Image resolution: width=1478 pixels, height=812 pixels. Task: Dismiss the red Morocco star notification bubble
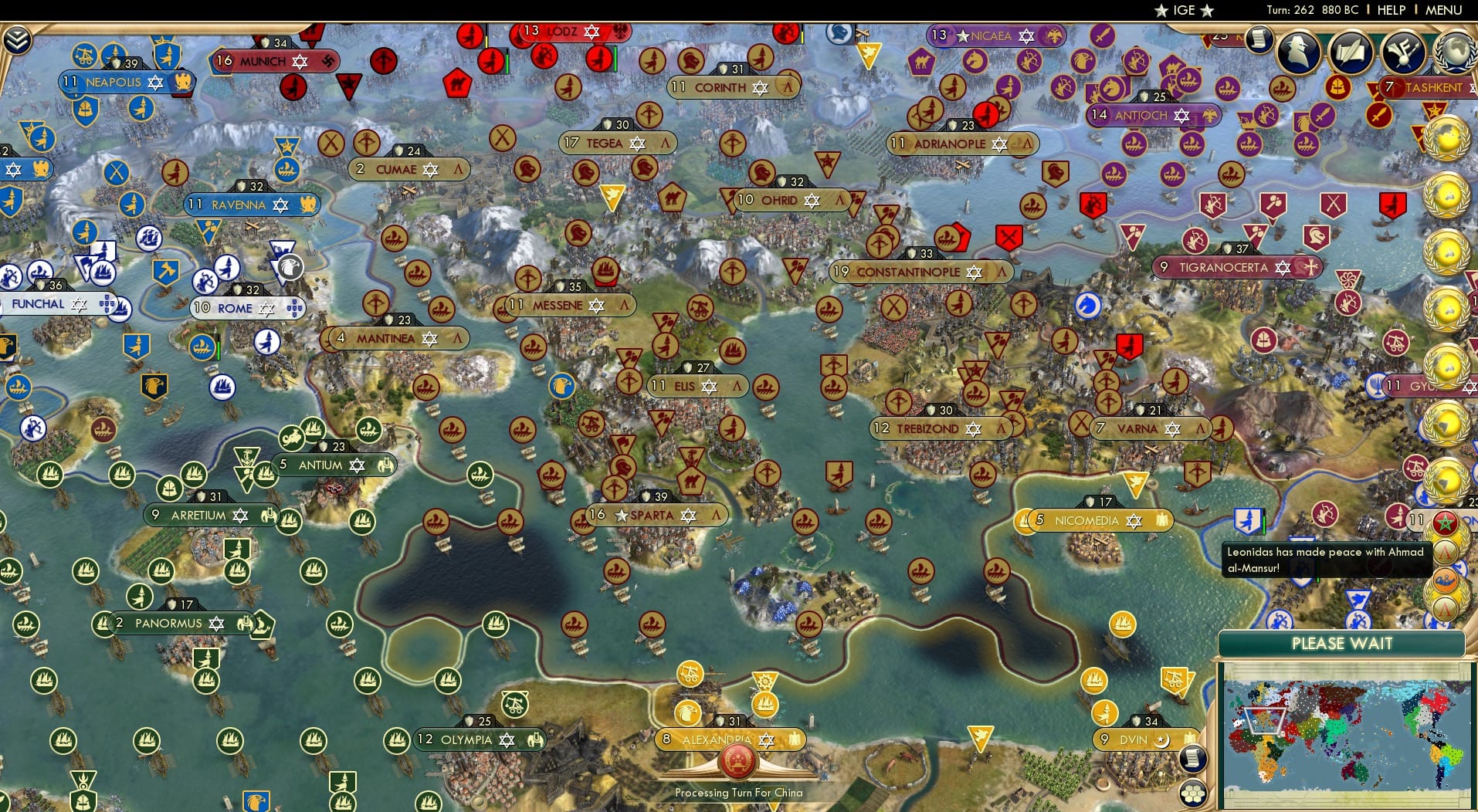click(1445, 520)
